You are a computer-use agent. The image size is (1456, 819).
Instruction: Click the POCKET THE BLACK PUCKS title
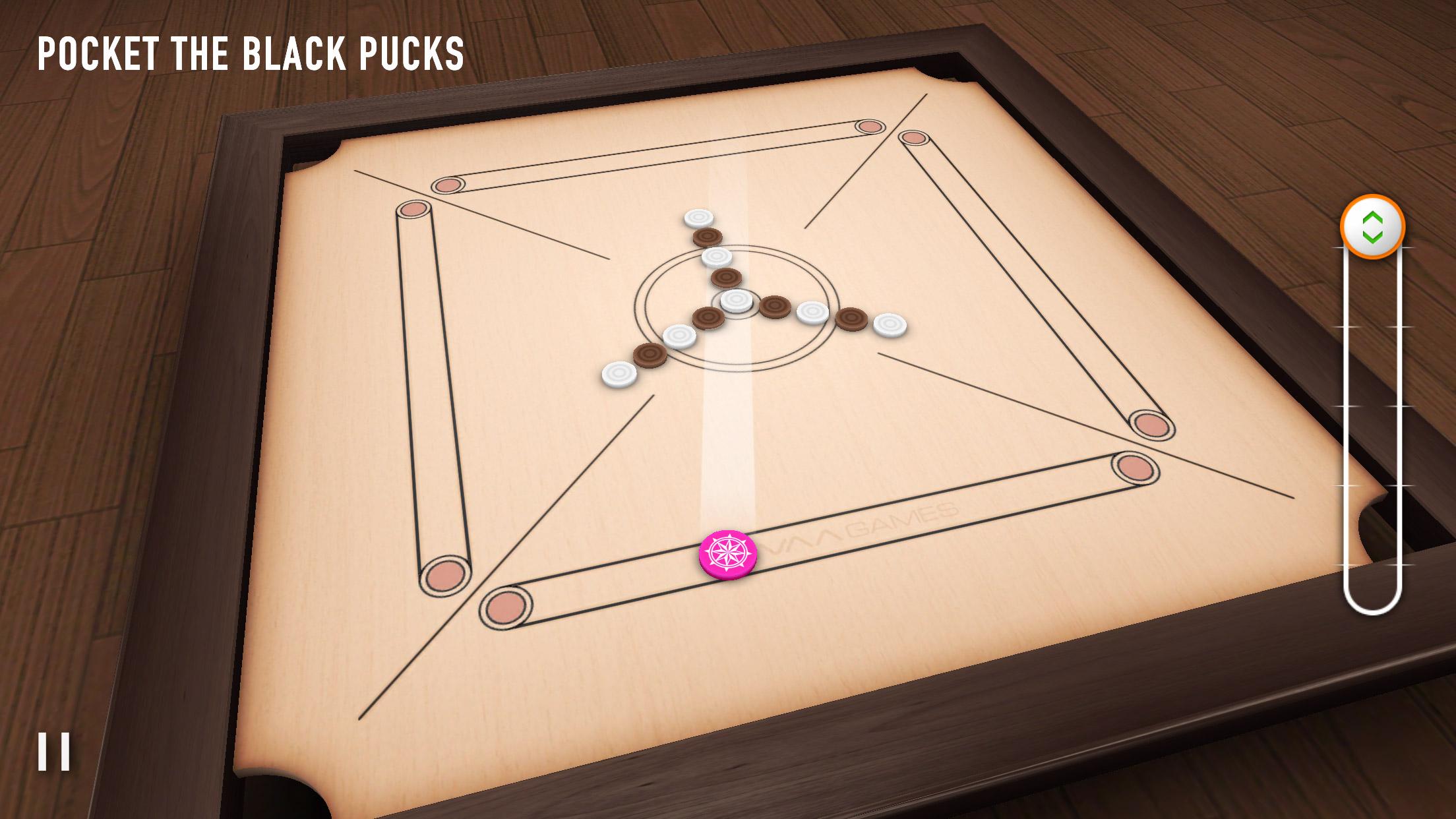pyautogui.click(x=253, y=53)
